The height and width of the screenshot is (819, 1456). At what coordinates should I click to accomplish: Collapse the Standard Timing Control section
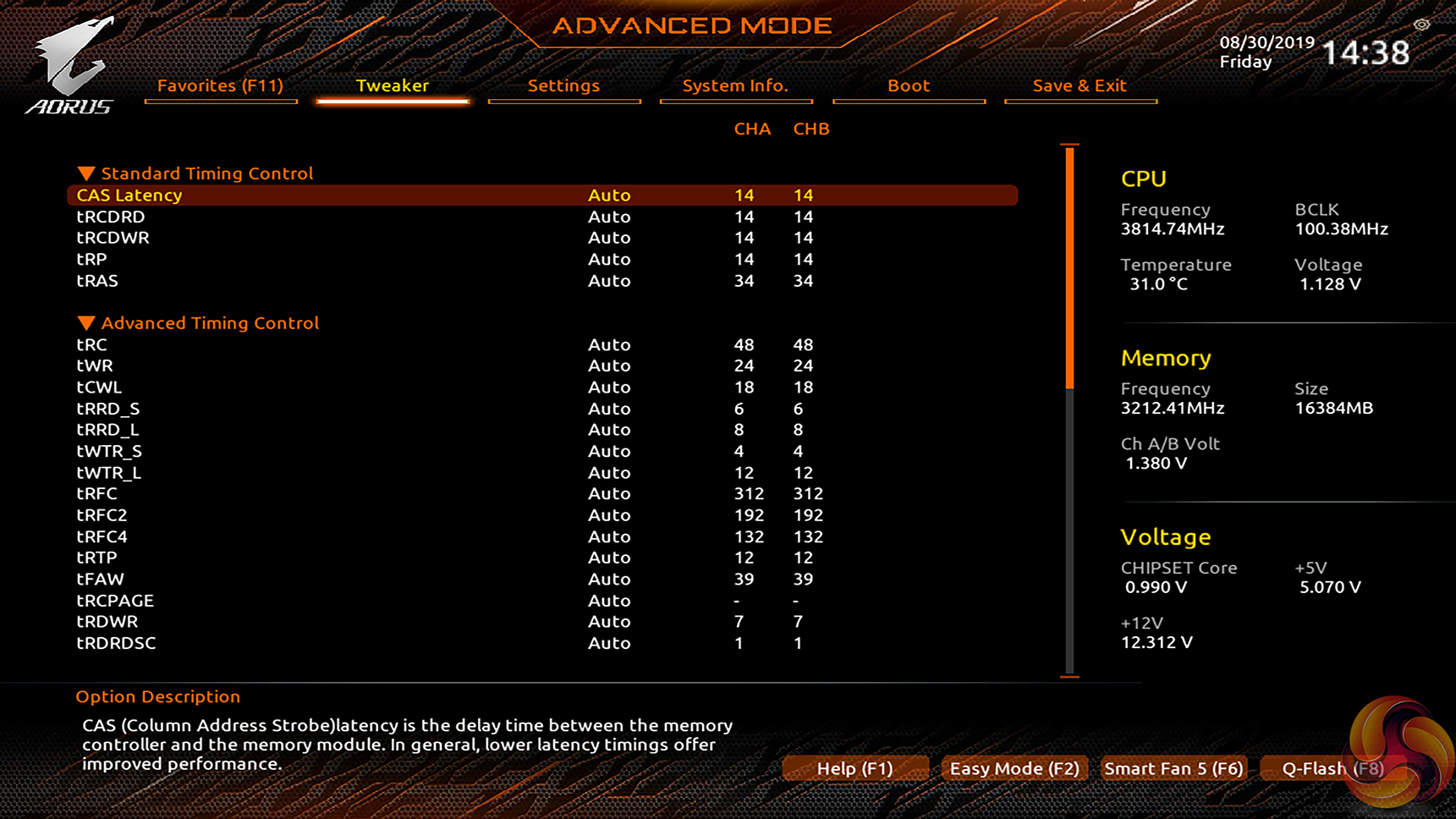86,173
